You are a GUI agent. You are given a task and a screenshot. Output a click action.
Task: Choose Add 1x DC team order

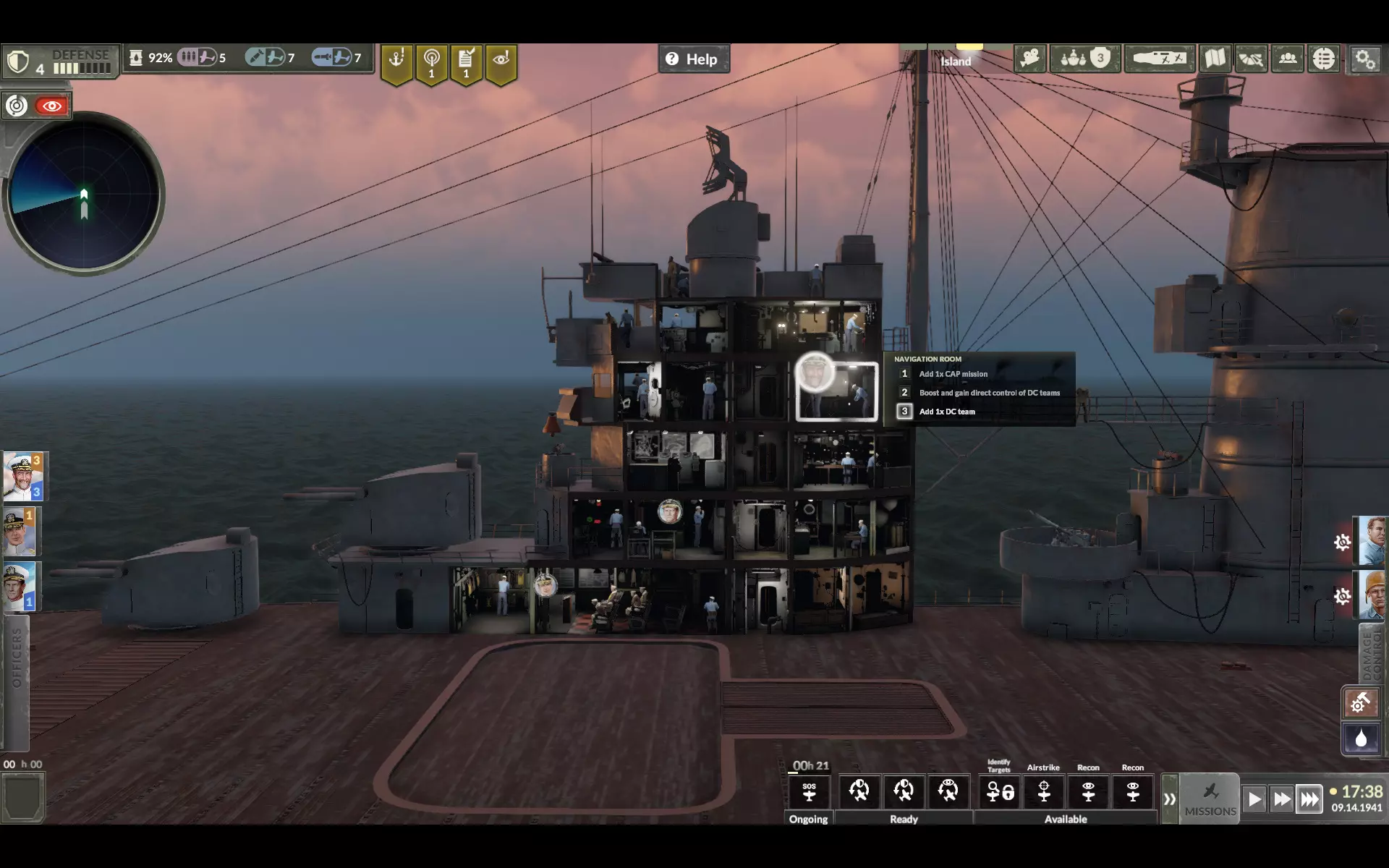(x=946, y=412)
